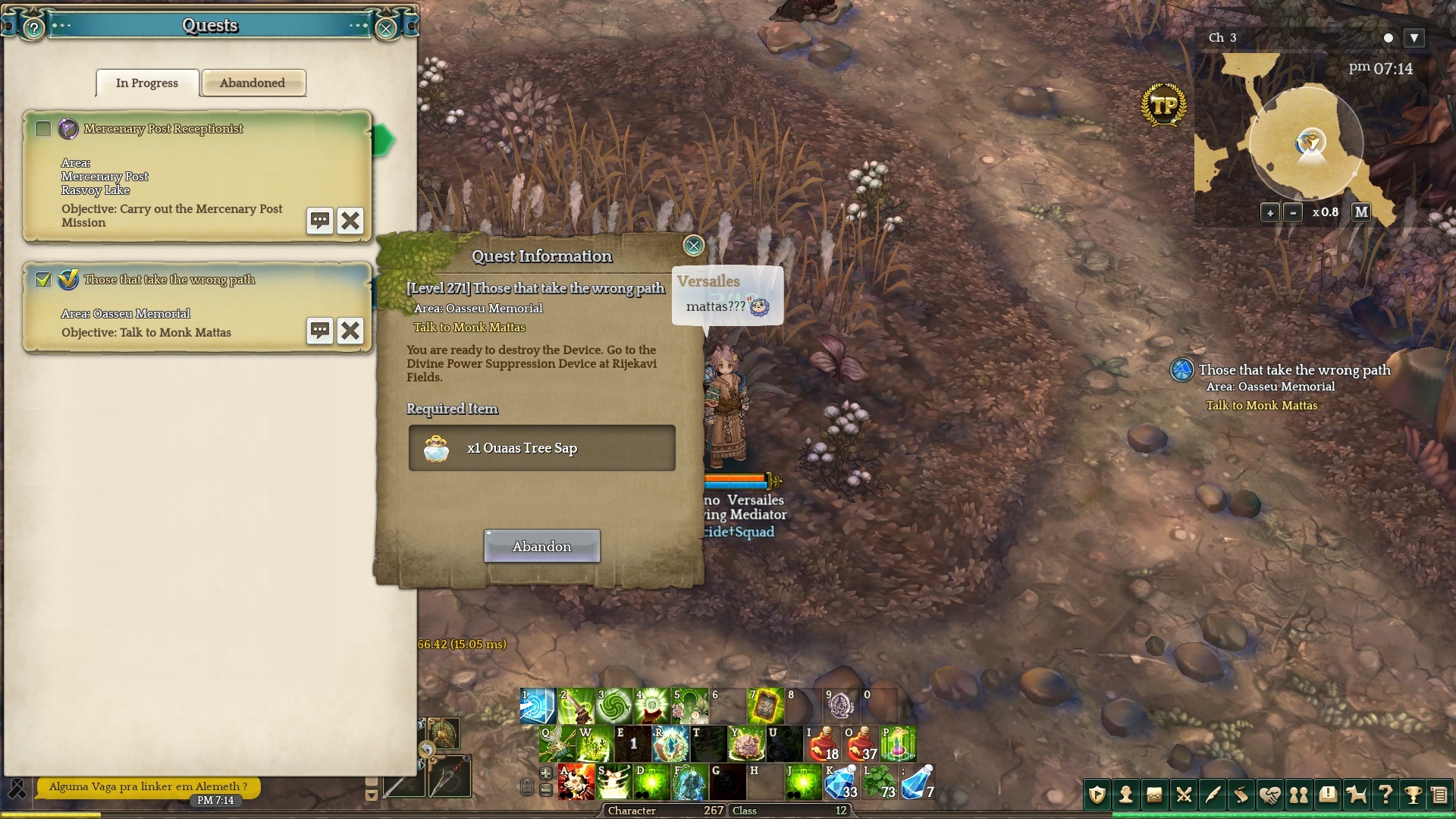Select the Ouaas Tree Sap required item
The image size is (1456, 819).
pyautogui.click(x=541, y=448)
